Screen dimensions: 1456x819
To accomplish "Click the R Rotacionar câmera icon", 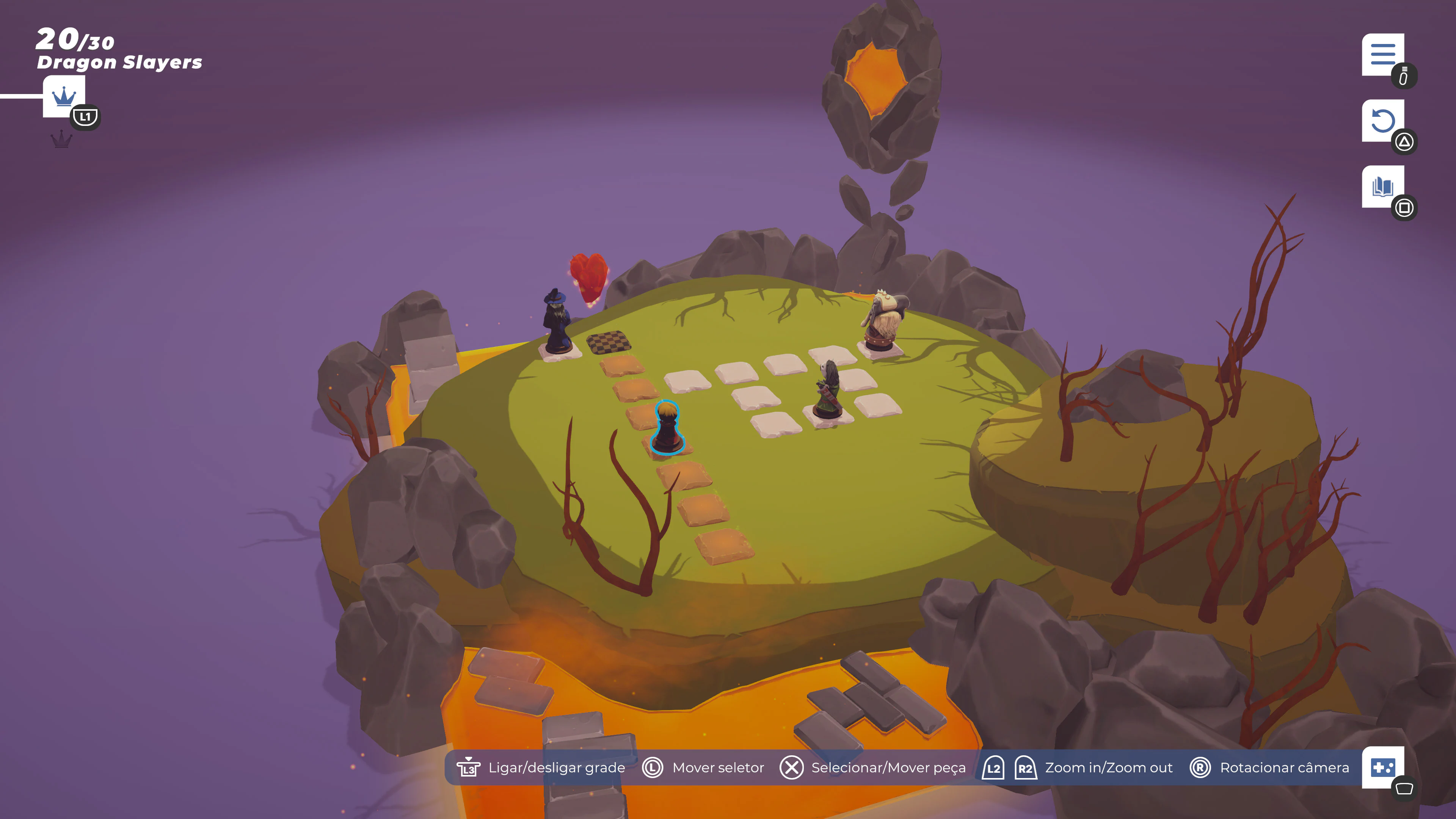I will [x=1200, y=767].
